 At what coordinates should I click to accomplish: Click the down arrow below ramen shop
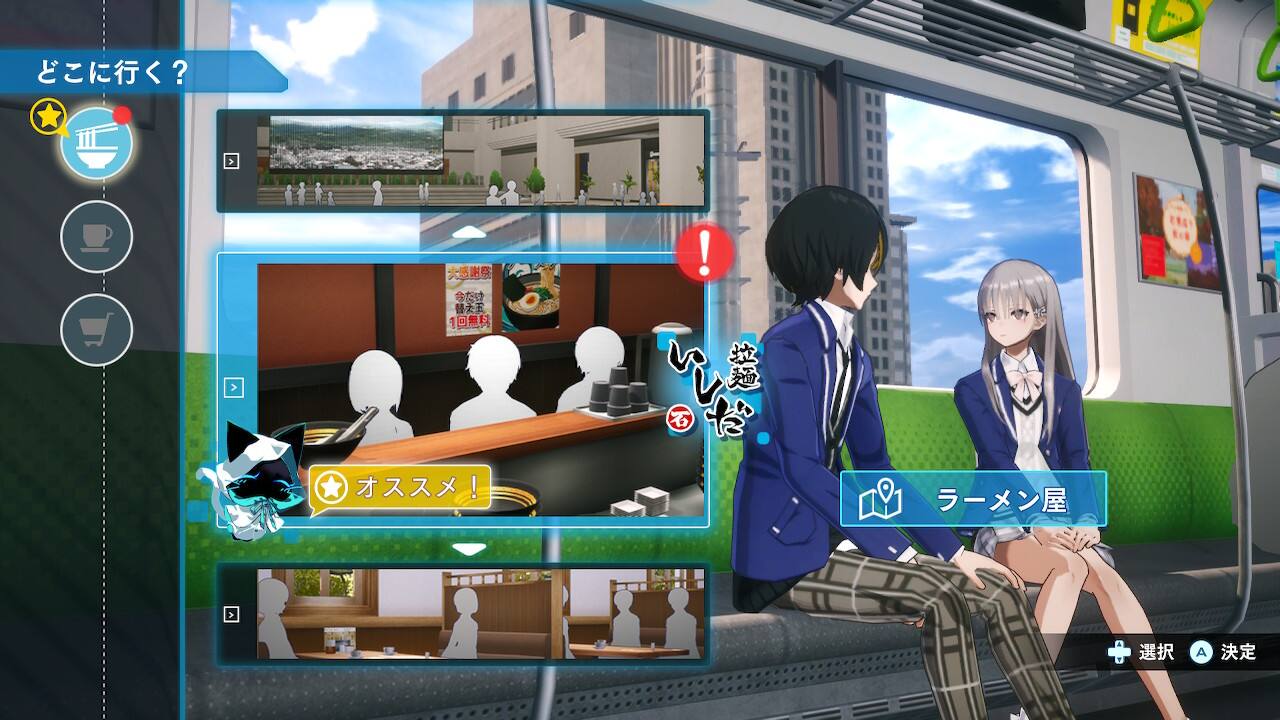(469, 548)
